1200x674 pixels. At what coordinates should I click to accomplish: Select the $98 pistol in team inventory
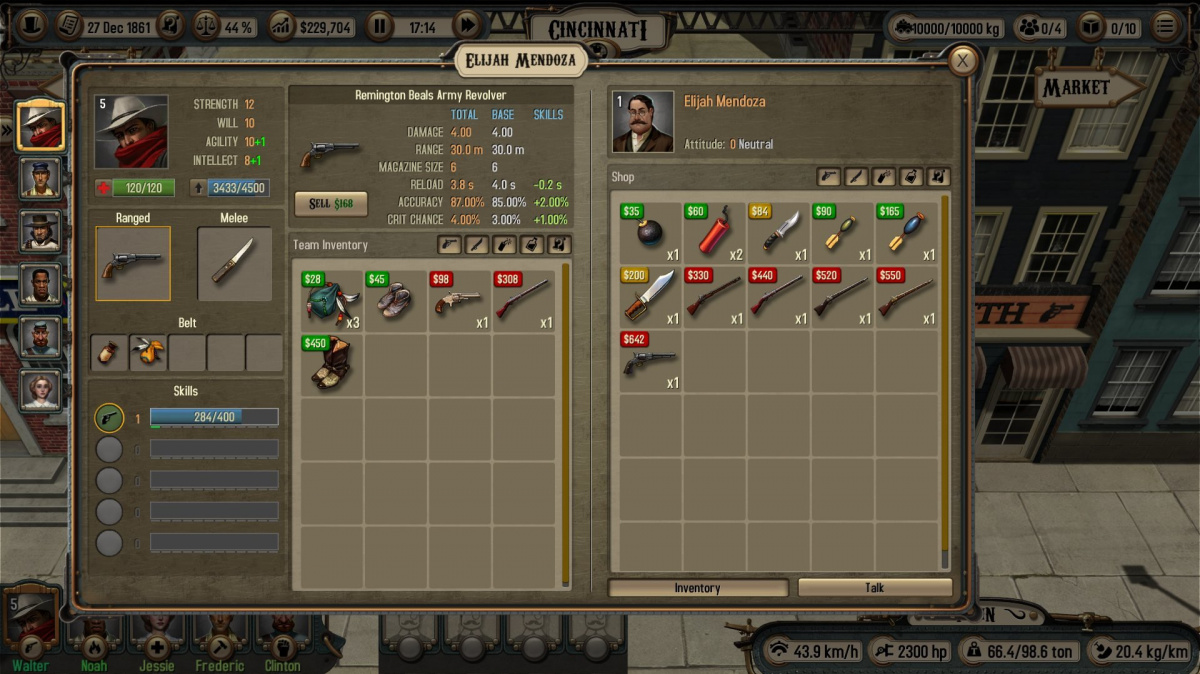pos(459,300)
